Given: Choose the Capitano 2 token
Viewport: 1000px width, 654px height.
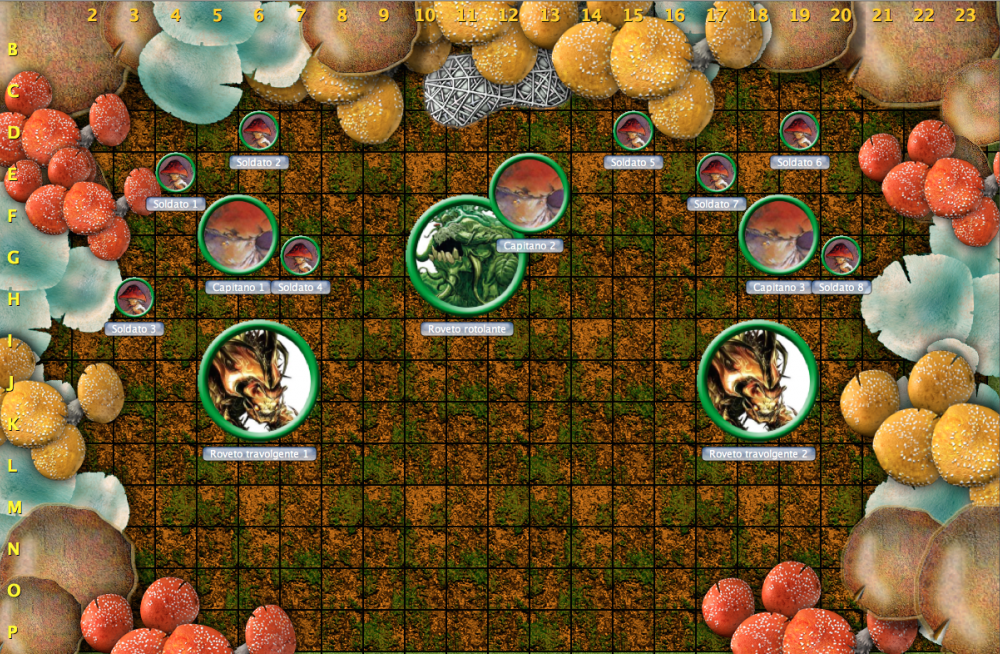Looking at the screenshot, I should pyautogui.click(x=529, y=194).
